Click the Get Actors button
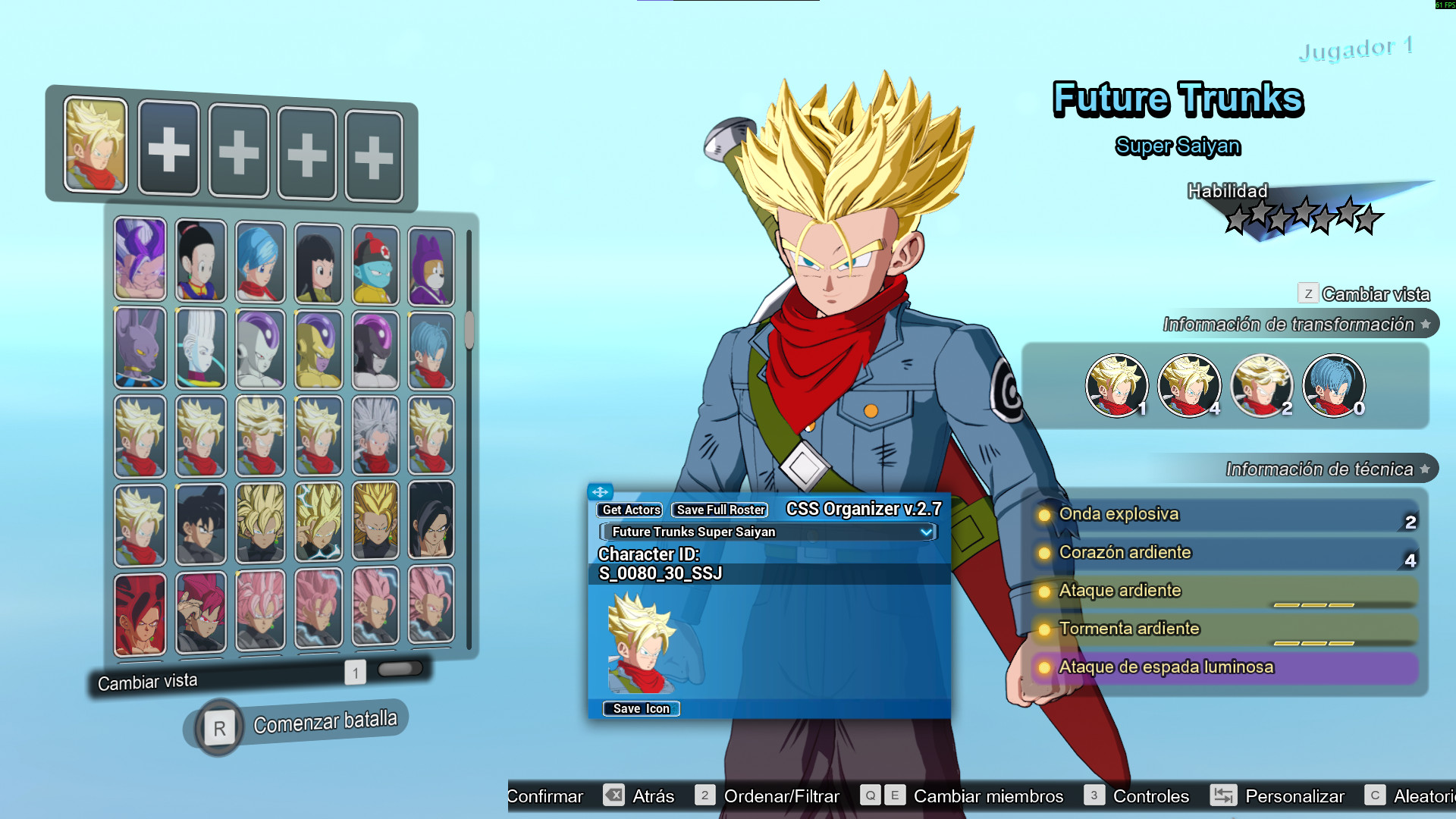Screen dimensions: 1456x819 [629, 510]
